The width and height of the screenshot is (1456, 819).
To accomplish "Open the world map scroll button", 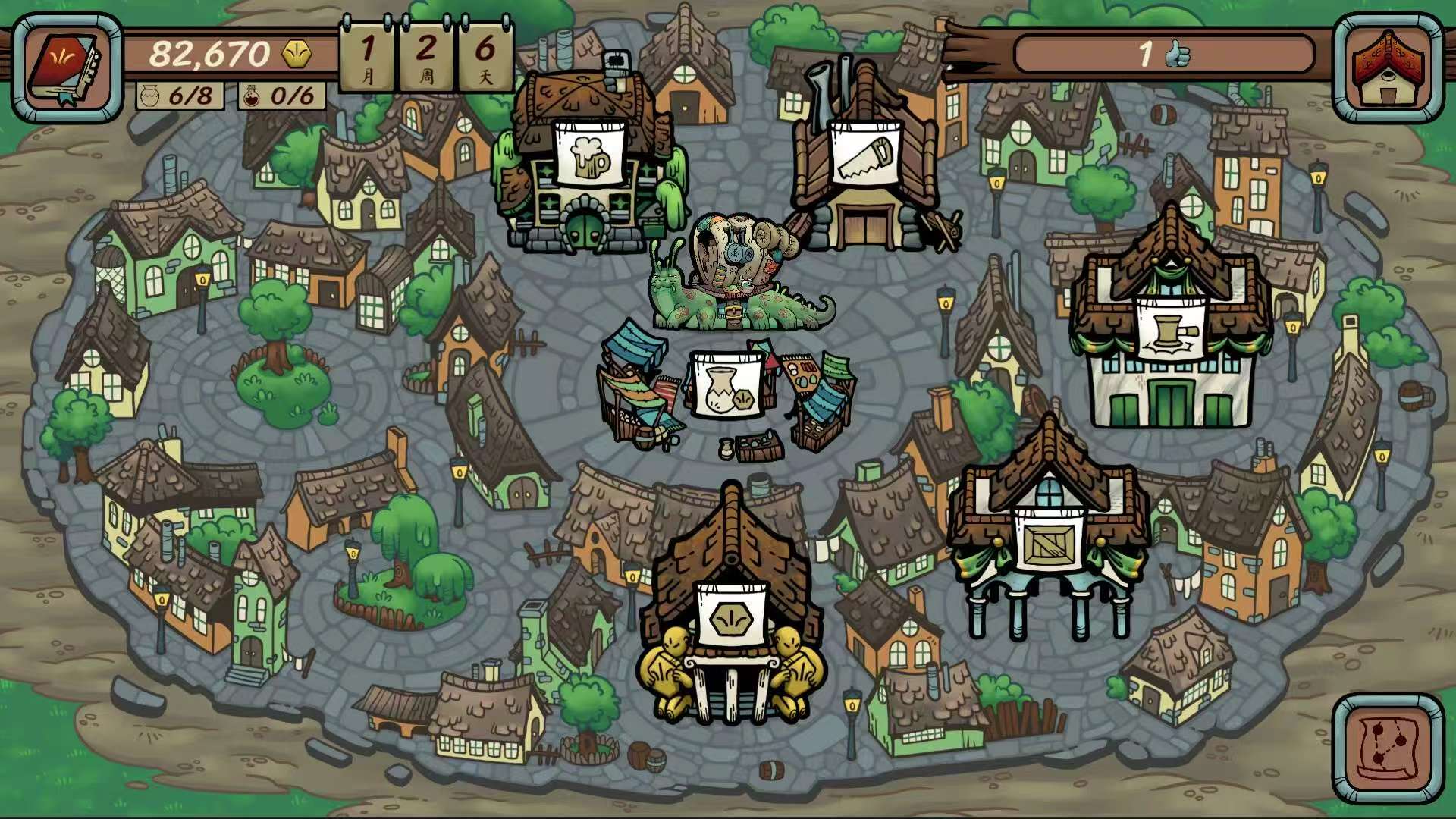I will click(x=1387, y=748).
